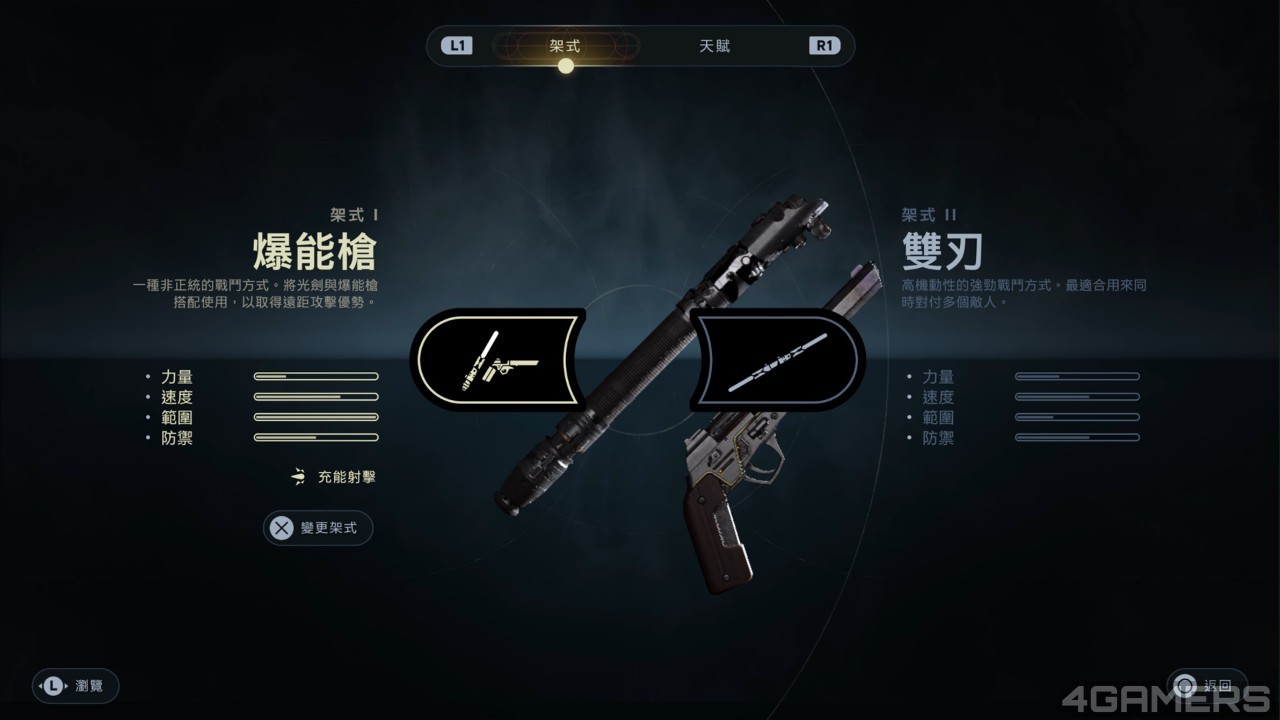The image size is (1280, 720).
Task: Click the circle button icon beside 返回
Action: click(x=1186, y=686)
